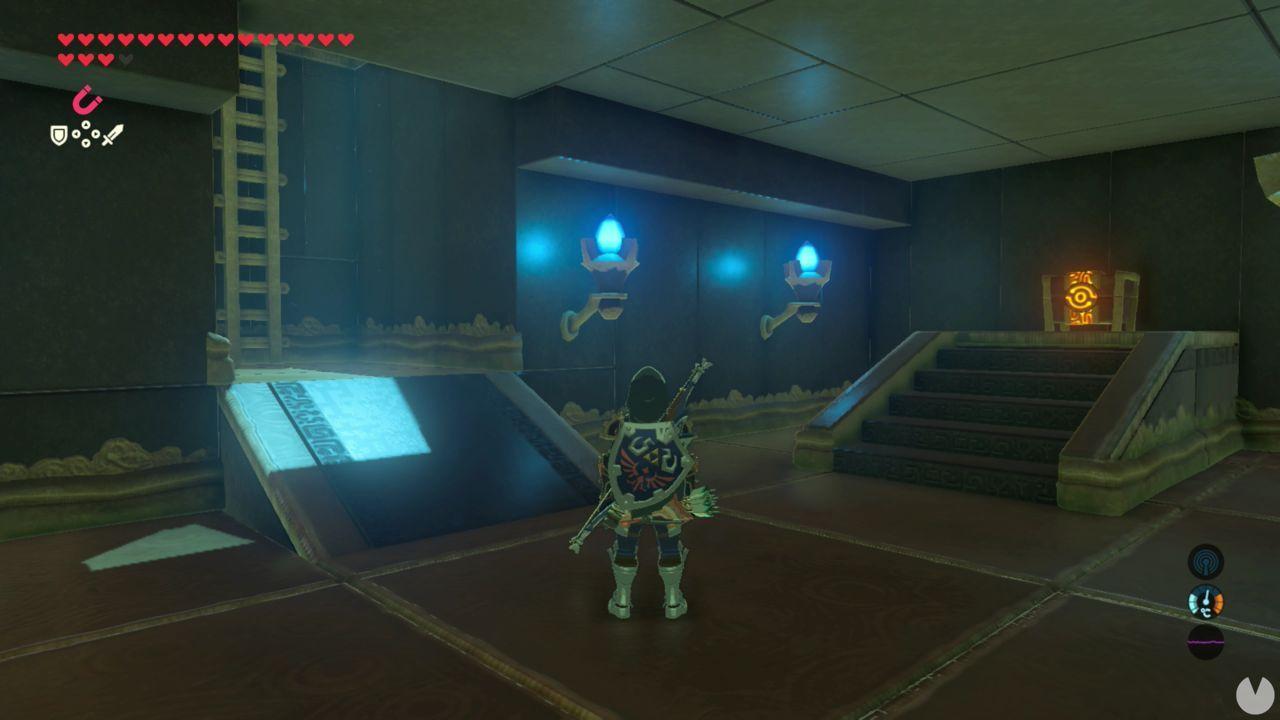Click the shield durability icon

(59, 137)
